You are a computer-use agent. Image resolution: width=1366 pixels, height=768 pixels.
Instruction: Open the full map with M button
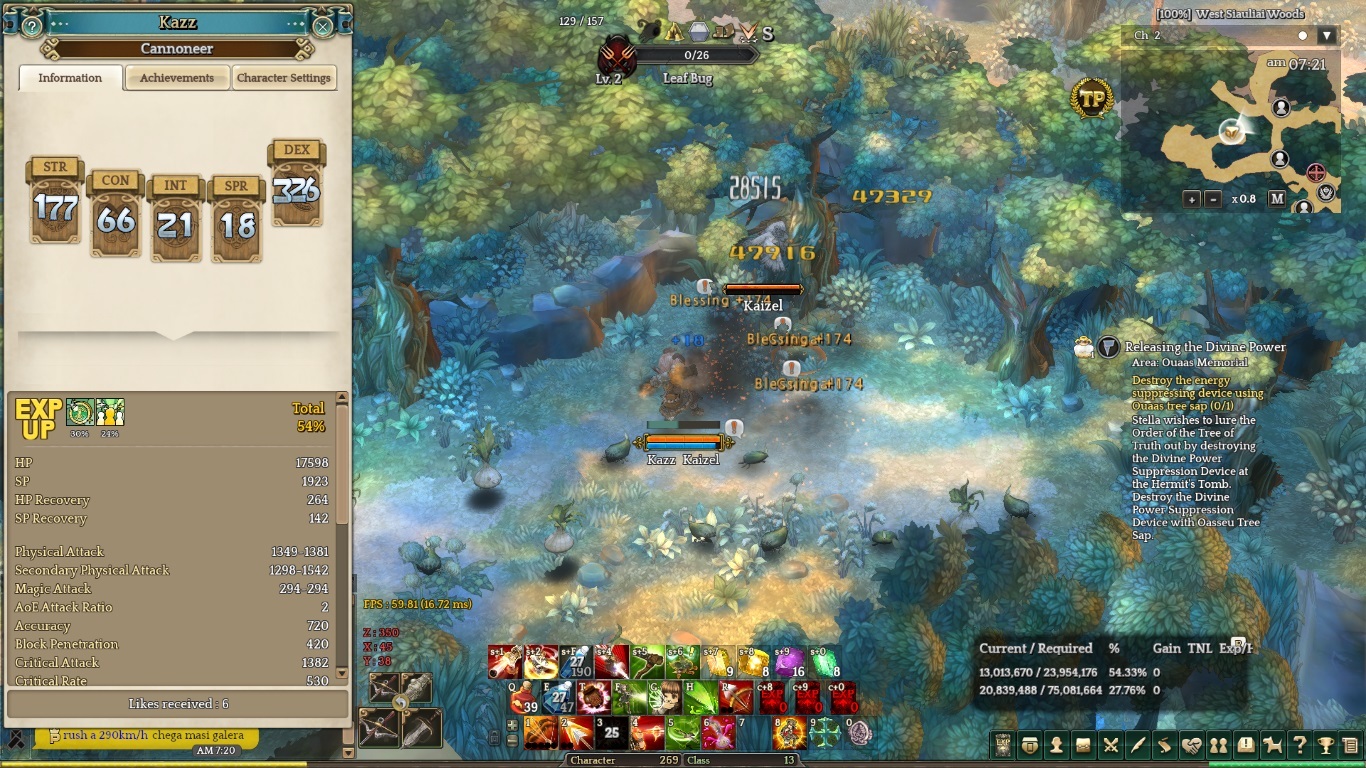click(x=1277, y=199)
